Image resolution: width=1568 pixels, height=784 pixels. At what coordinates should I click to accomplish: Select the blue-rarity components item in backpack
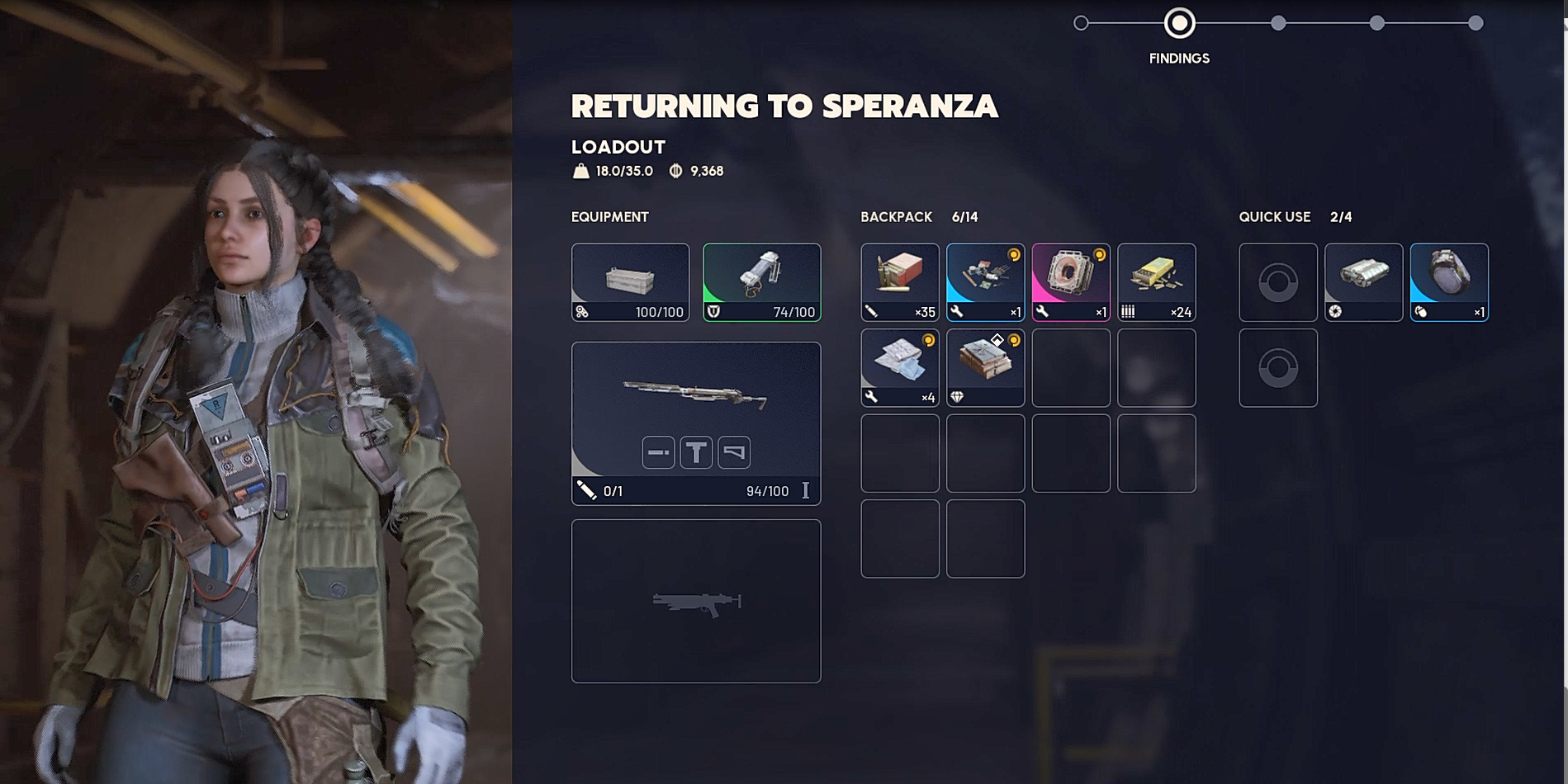coord(985,281)
